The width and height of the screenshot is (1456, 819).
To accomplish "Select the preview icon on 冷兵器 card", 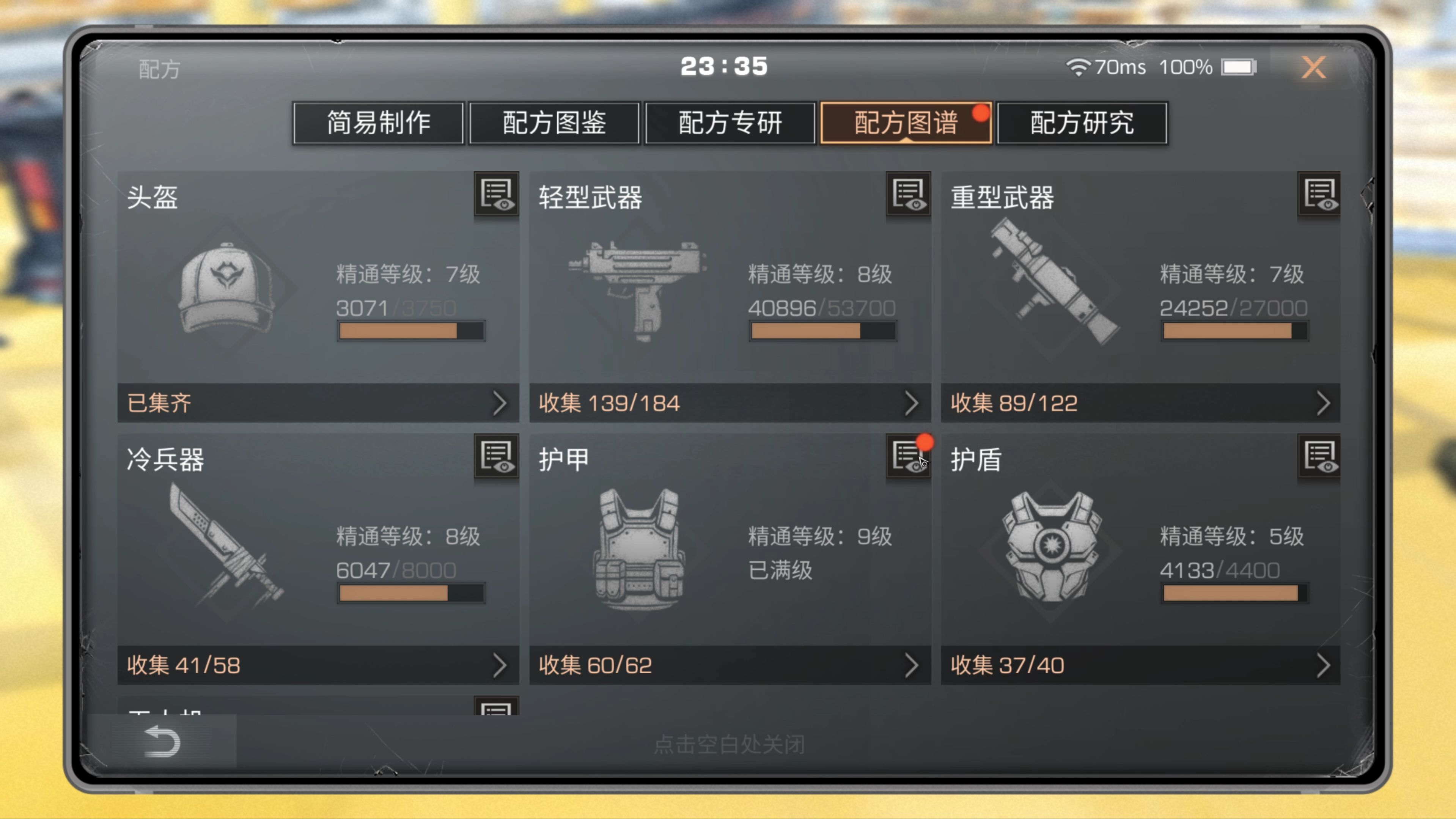I will (x=496, y=457).
